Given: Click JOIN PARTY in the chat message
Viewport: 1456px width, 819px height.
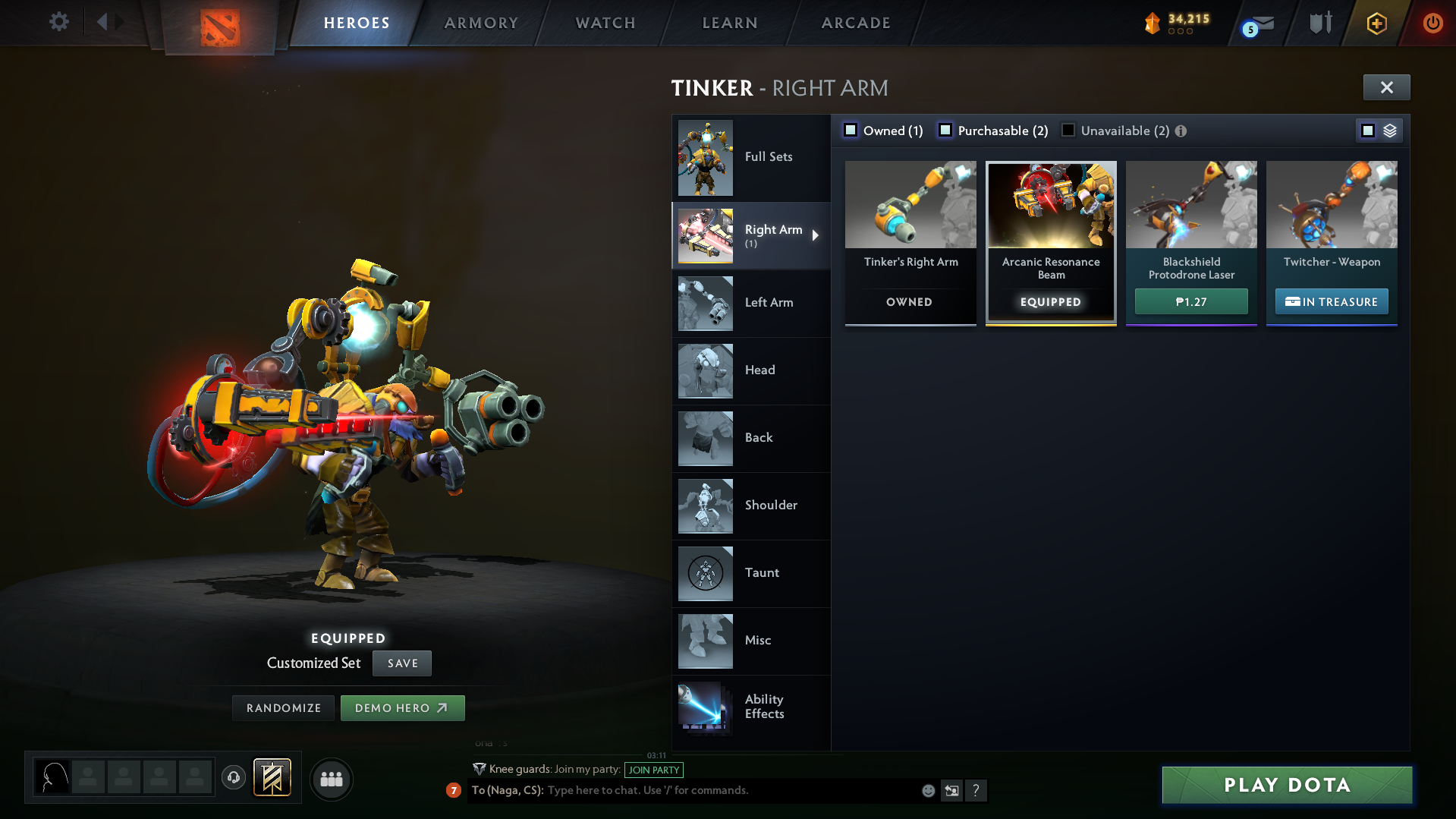Looking at the screenshot, I should (x=653, y=770).
